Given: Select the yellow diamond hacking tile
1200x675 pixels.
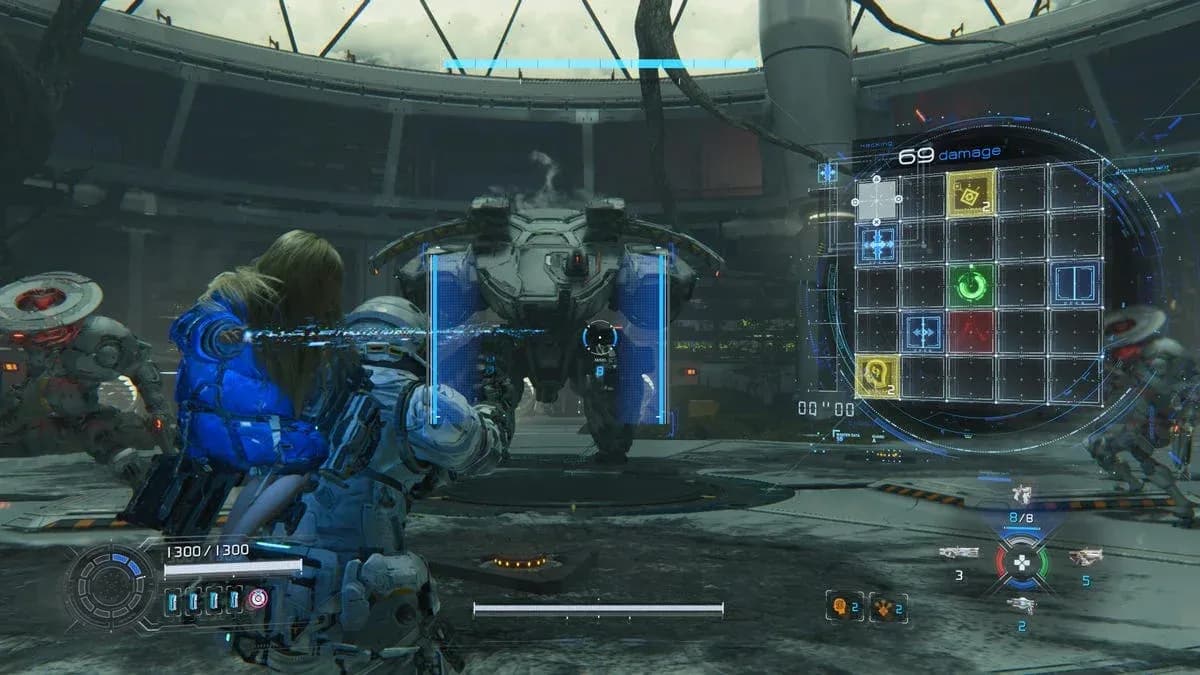Looking at the screenshot, I should coord(971,193).
